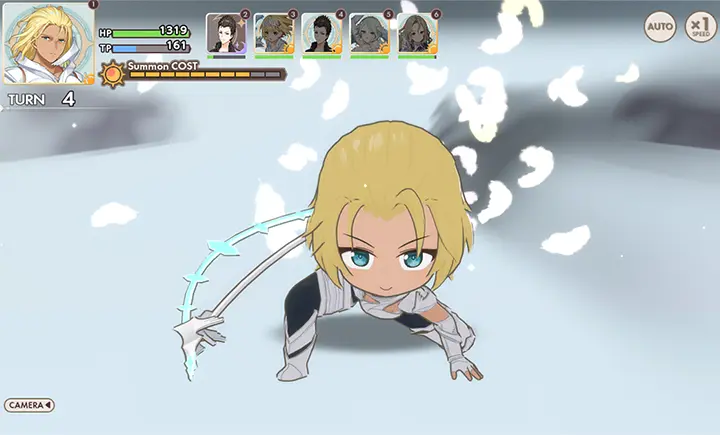Choose the party member portrait numbered 6

pos(417,33)
